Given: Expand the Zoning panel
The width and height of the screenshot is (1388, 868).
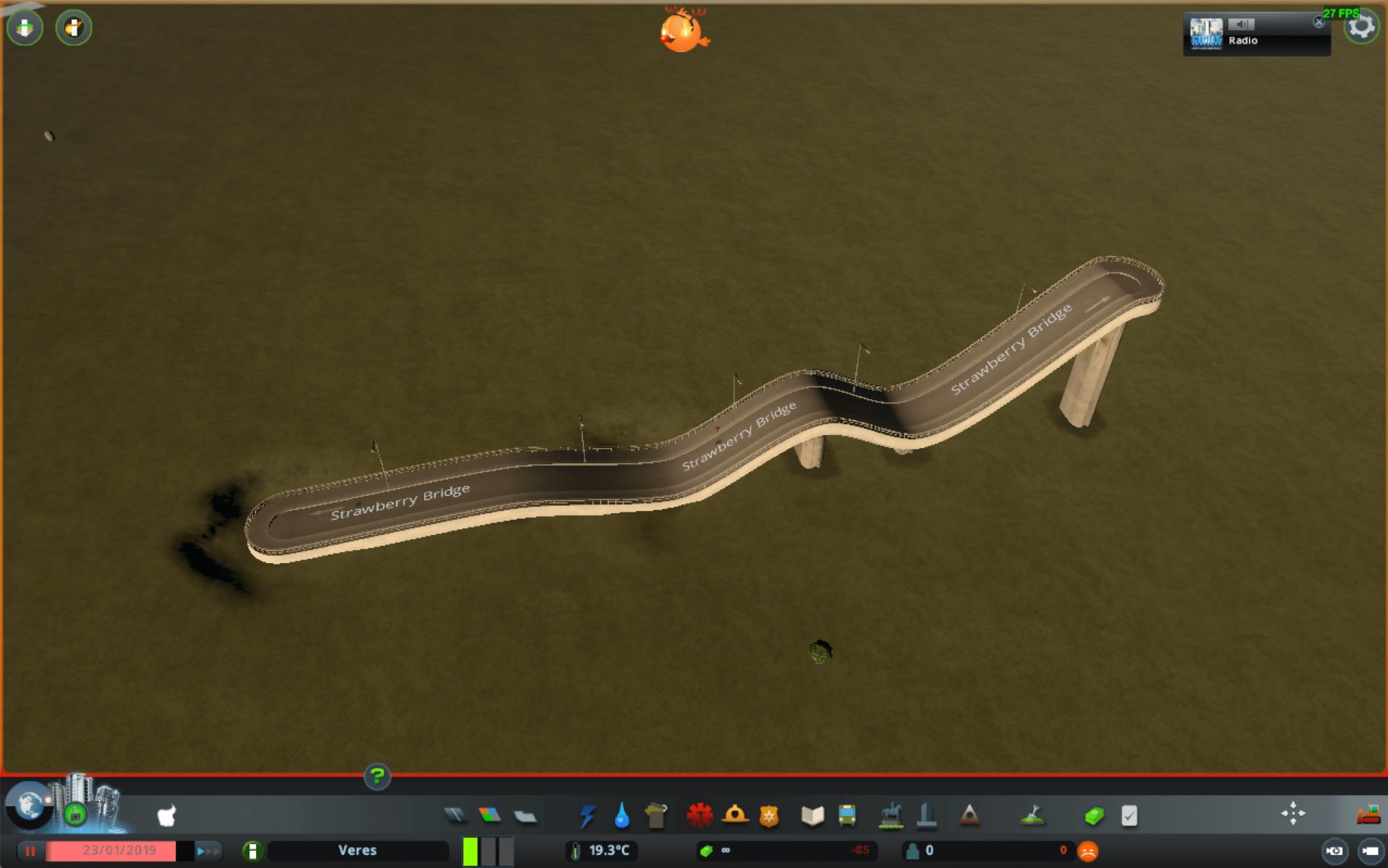Looking at the screenshot, I should (x=489, y=815).
